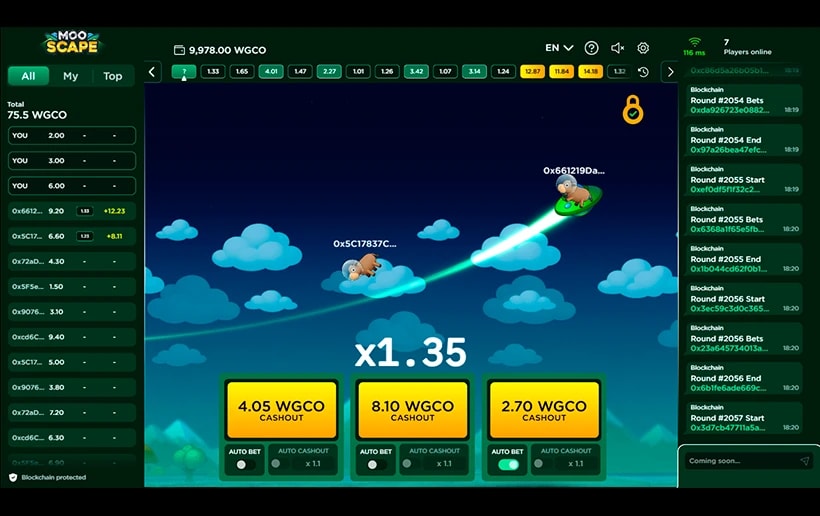Select the All bets tab
The width and height of the screenshot is (820, 516).
tap(28, 76)
